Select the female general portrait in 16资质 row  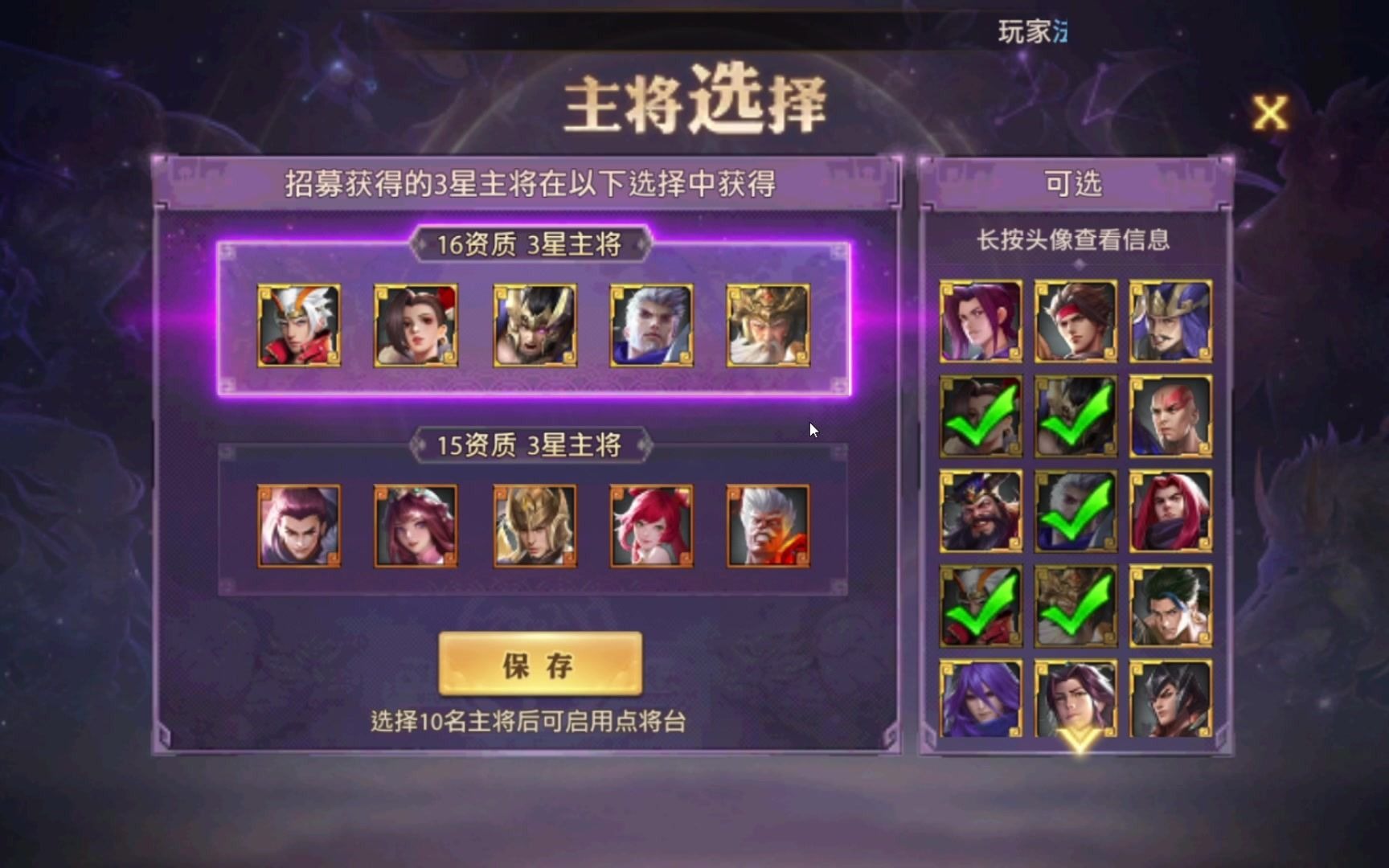[x=416, y=325]
